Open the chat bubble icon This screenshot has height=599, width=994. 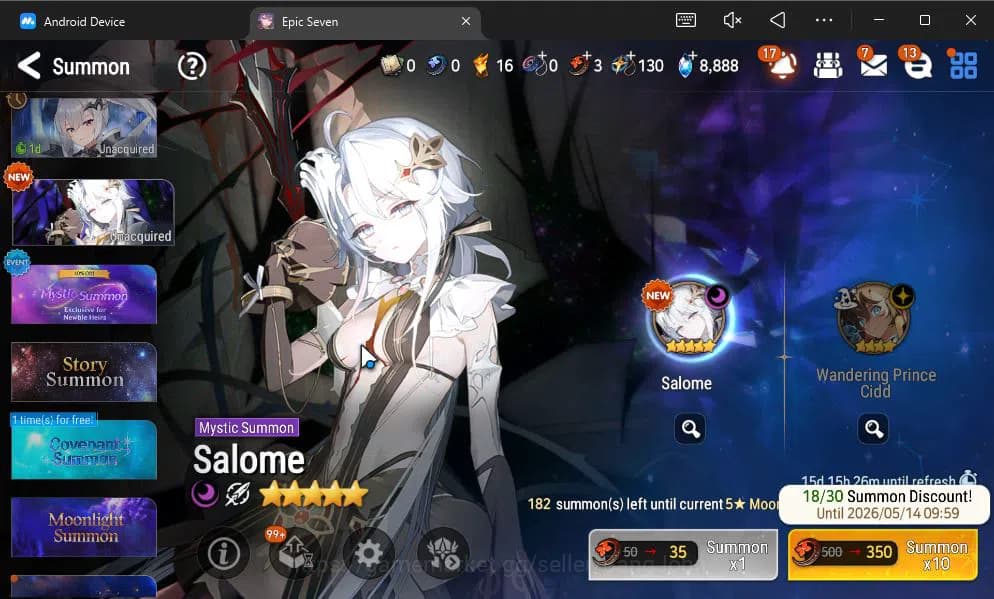point(918,66)
